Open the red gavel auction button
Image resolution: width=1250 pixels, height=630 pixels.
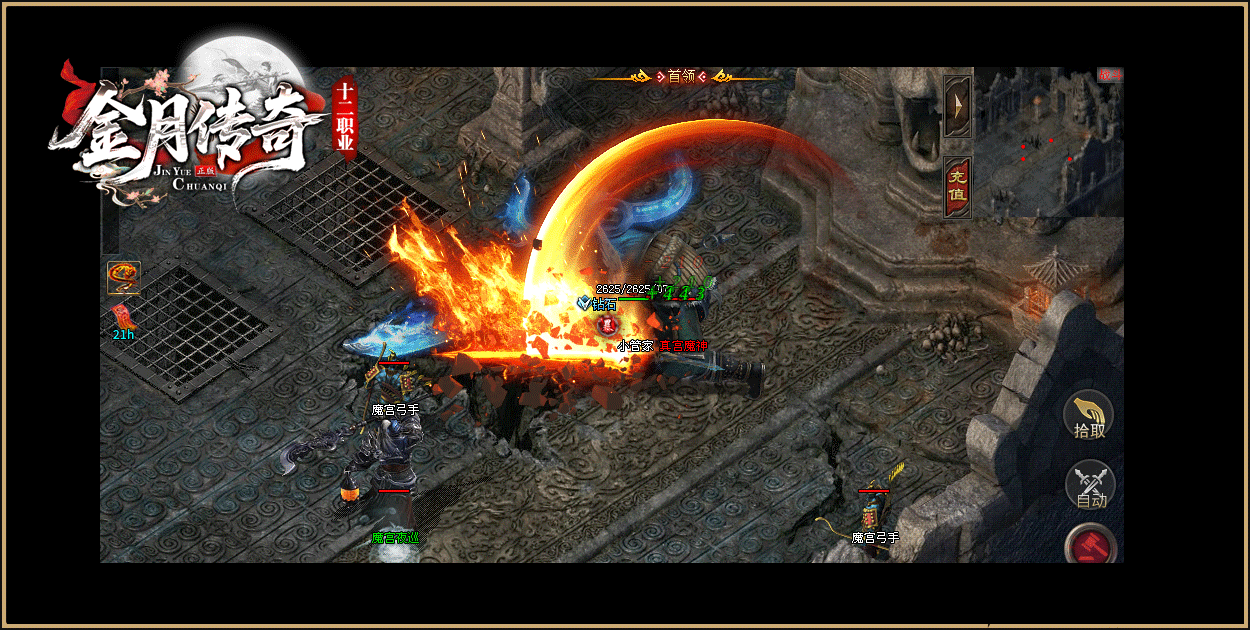(1090, 545)
